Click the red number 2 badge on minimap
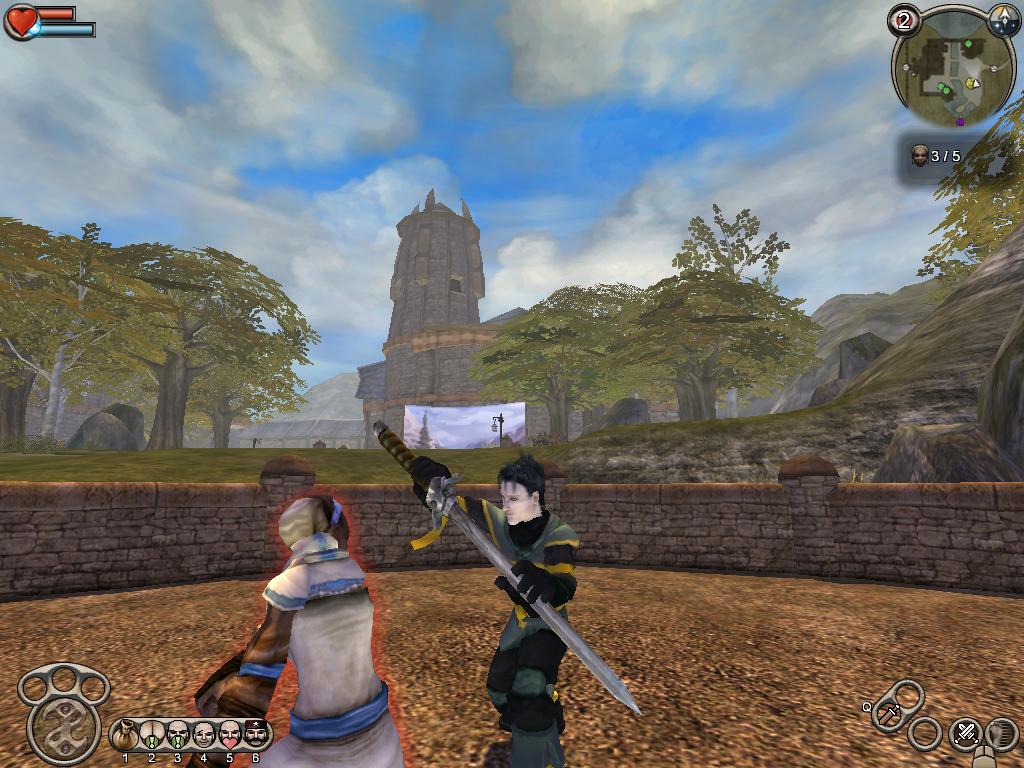This screenshot has height=768, width=1024. 904,20
